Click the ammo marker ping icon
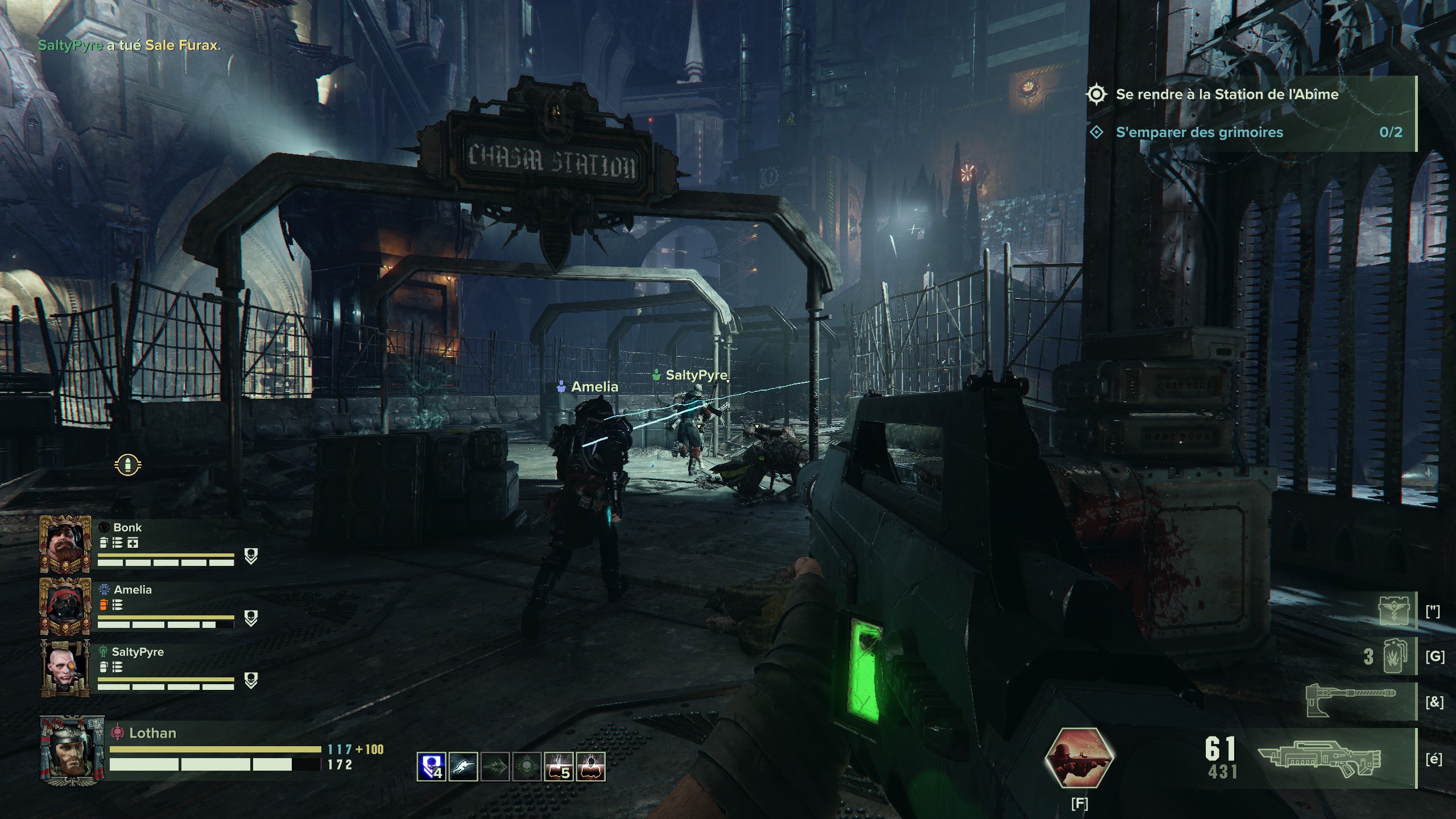Image resolution: width=1456 pixels, height=819 pixels. click(127, 465)
